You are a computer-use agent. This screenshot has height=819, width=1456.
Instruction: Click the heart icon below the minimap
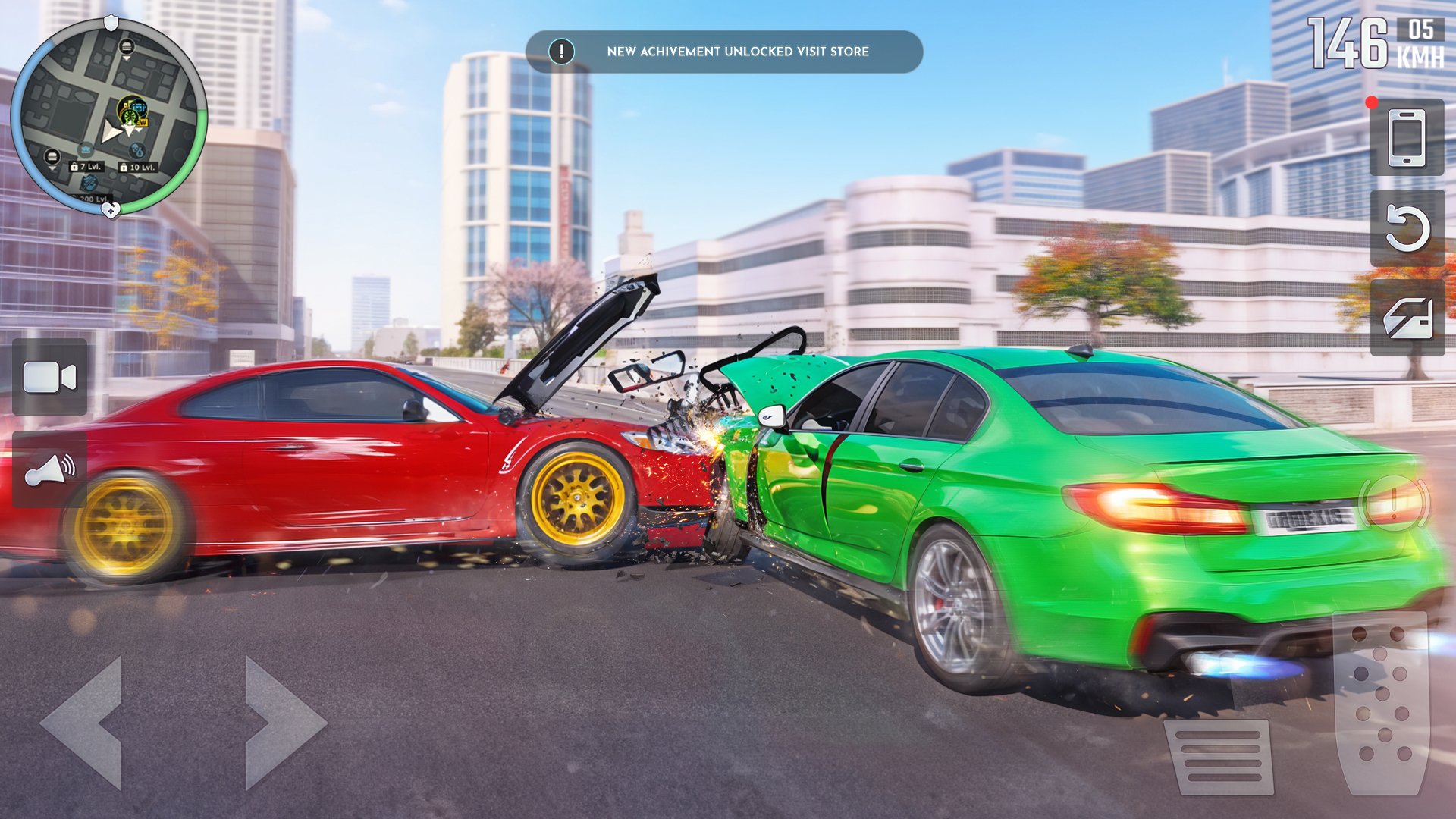111,209
